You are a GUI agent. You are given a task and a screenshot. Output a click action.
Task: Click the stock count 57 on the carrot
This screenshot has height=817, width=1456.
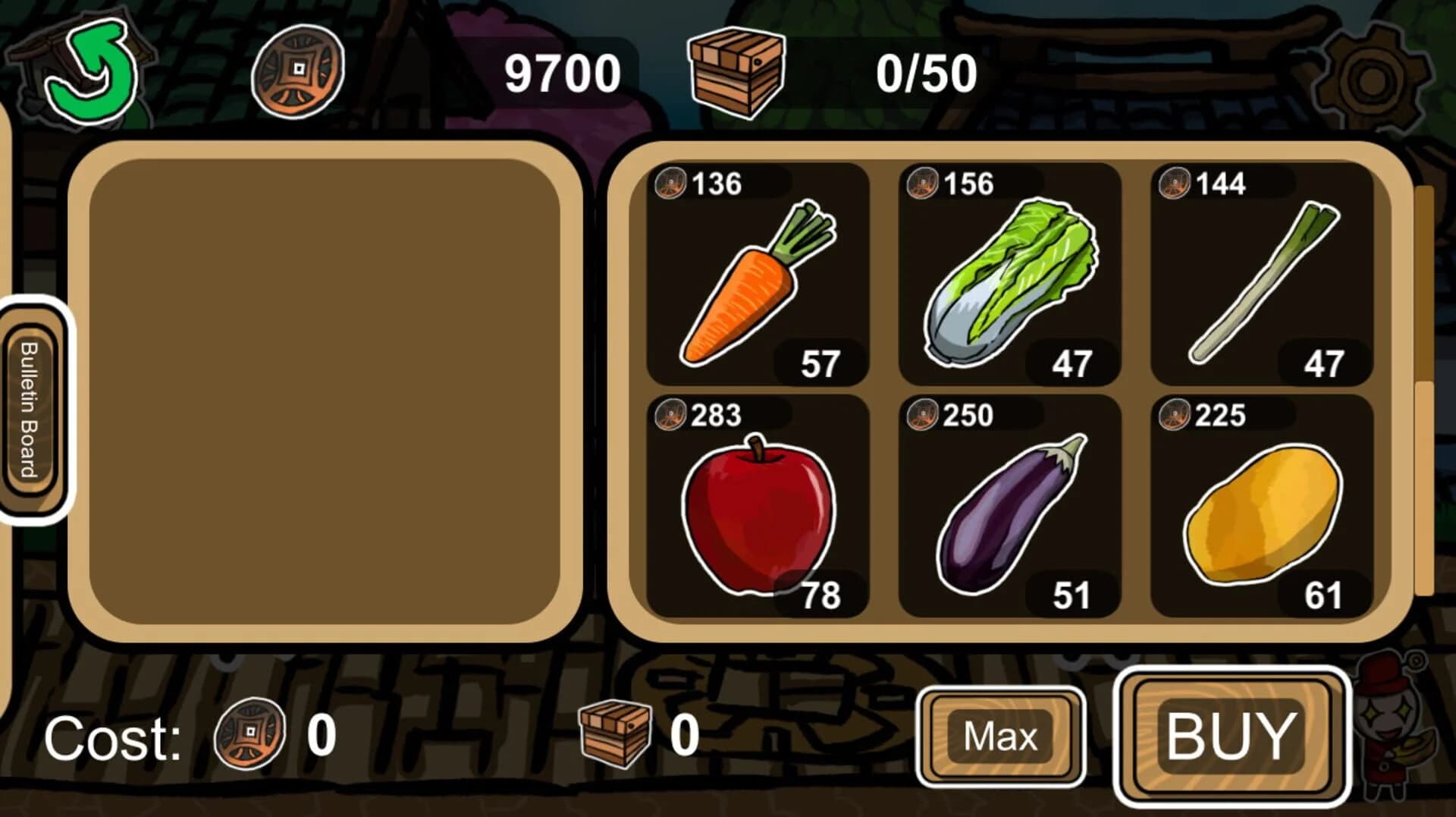pyautogui.click(x=823, y=364)
